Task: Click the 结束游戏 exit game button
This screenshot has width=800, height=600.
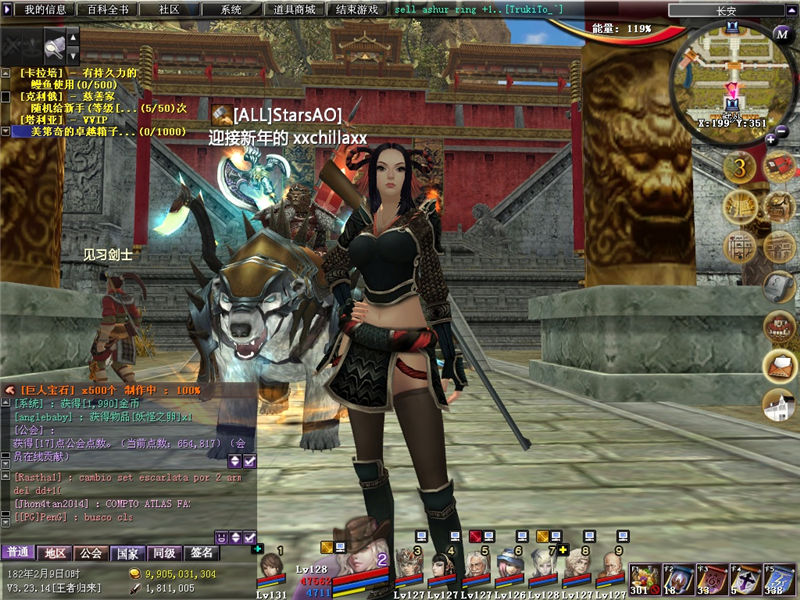Action: pos(357,9)
